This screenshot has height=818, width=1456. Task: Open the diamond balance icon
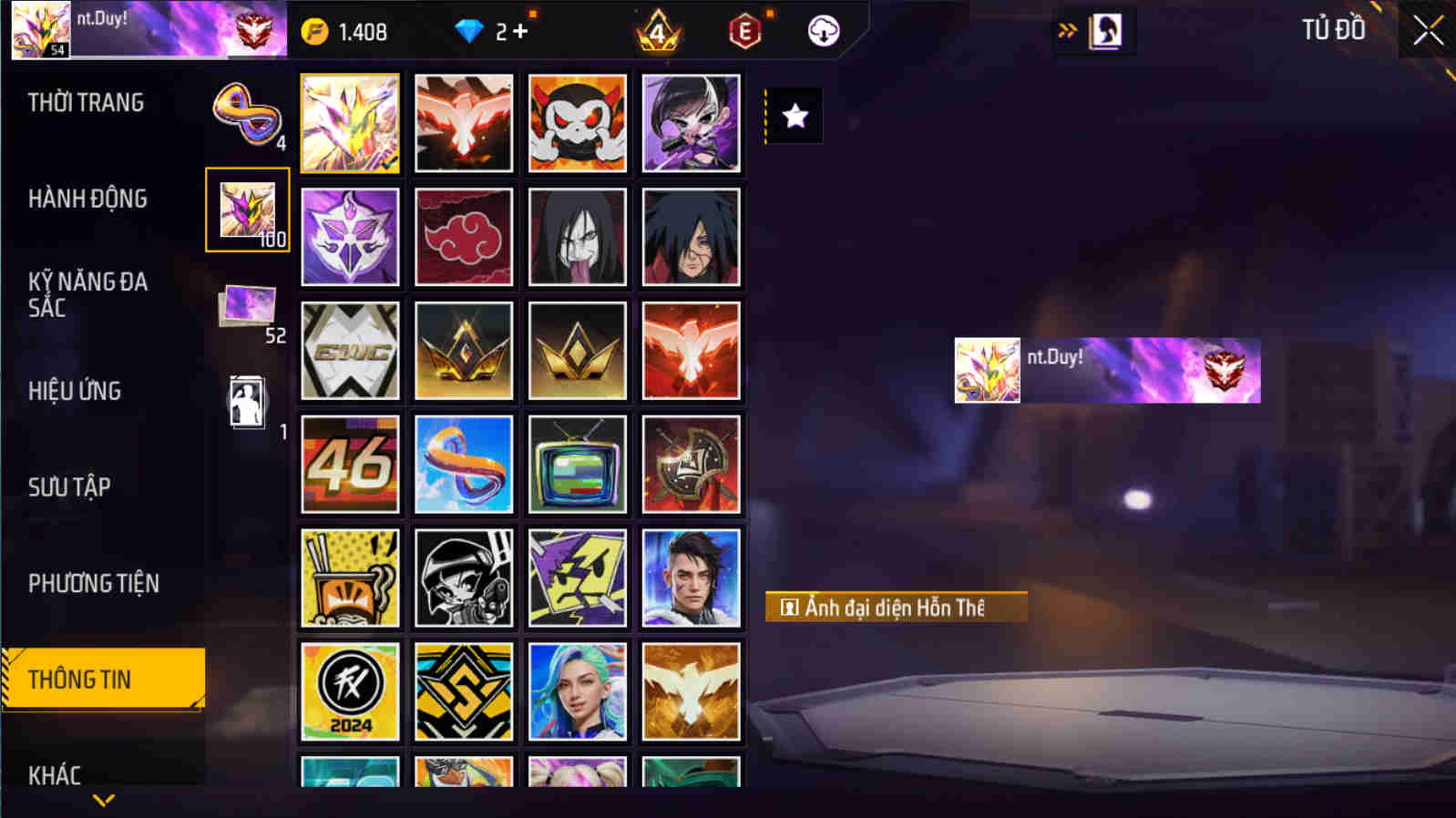point(469,30)
